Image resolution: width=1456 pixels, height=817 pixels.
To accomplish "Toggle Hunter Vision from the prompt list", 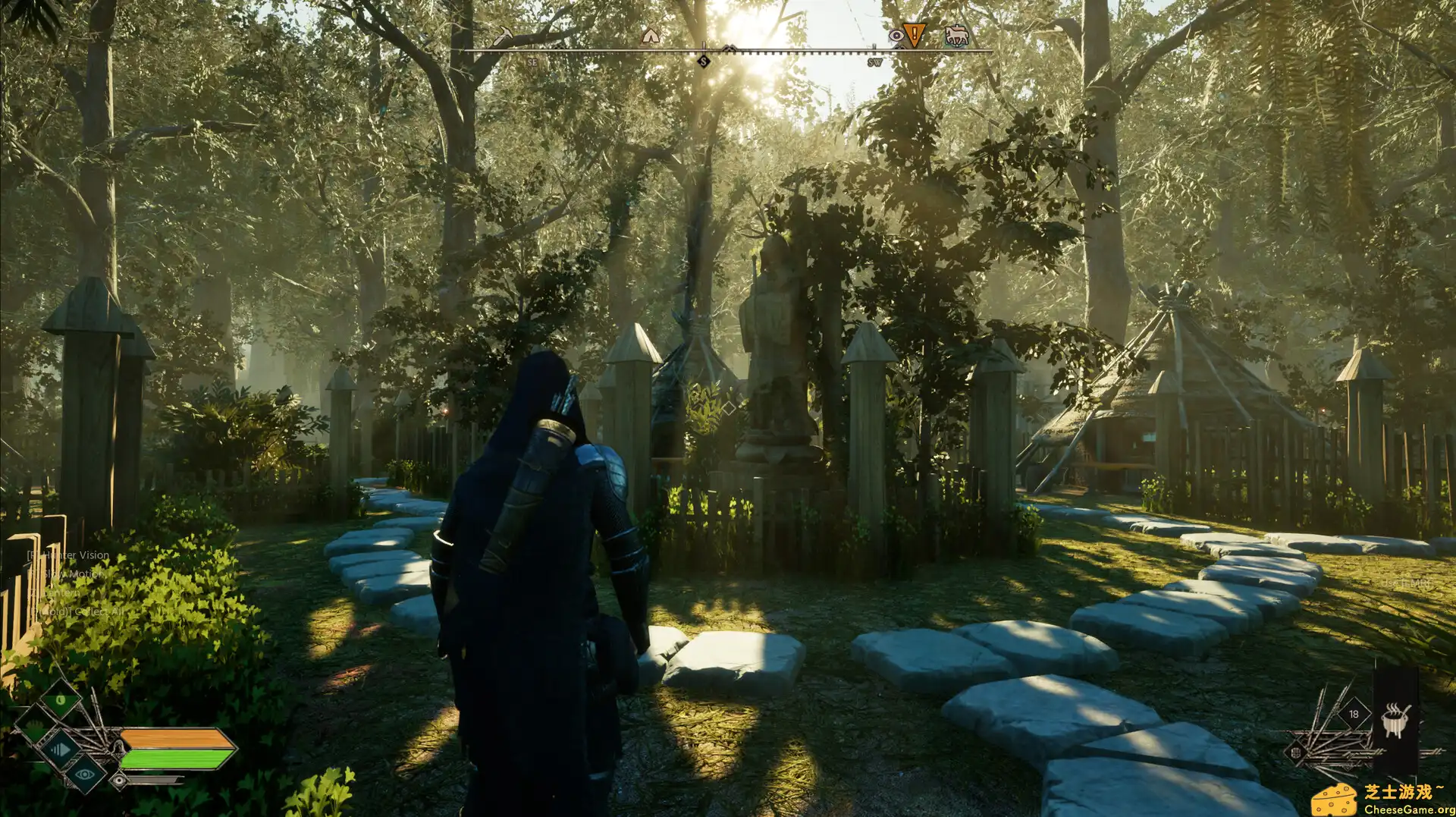I will tap(68, 555).
